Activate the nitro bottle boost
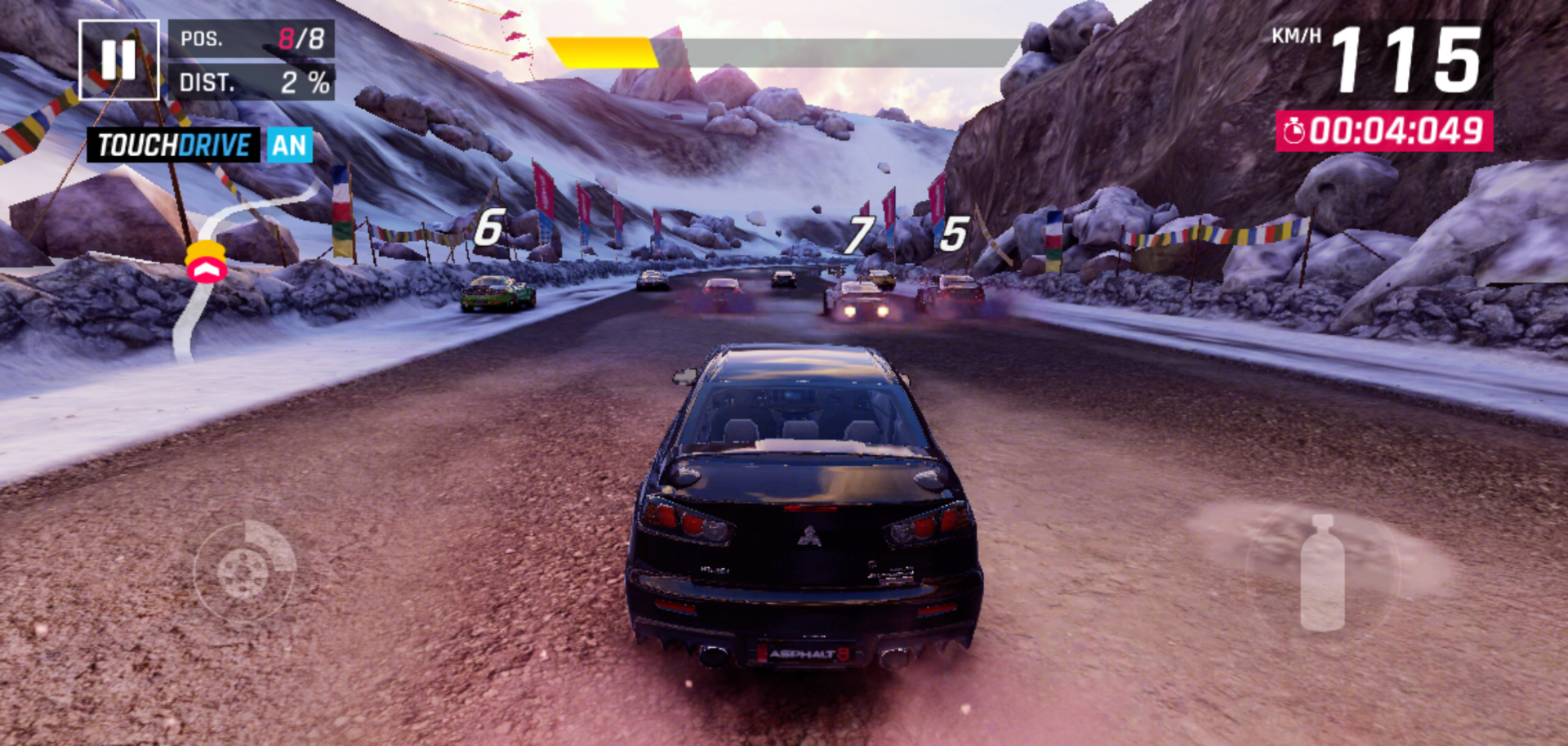The image size is (1568, 746). pyautogui.click(x=1321, y=574)
